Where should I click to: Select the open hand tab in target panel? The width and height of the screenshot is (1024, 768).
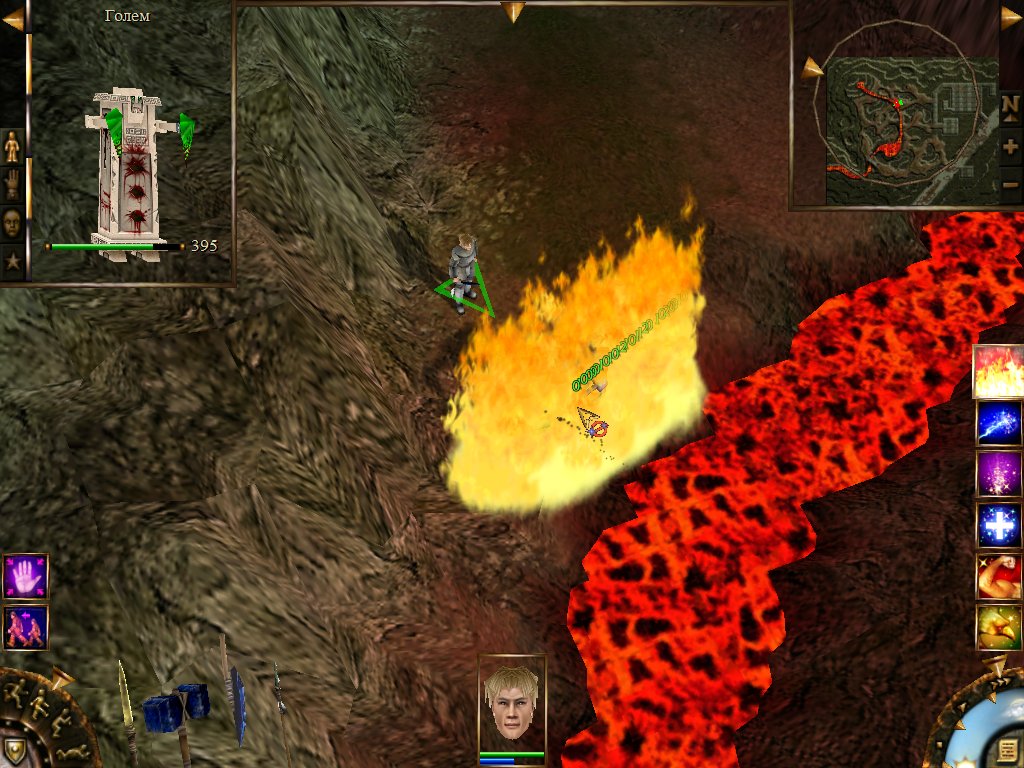(13, 185)
